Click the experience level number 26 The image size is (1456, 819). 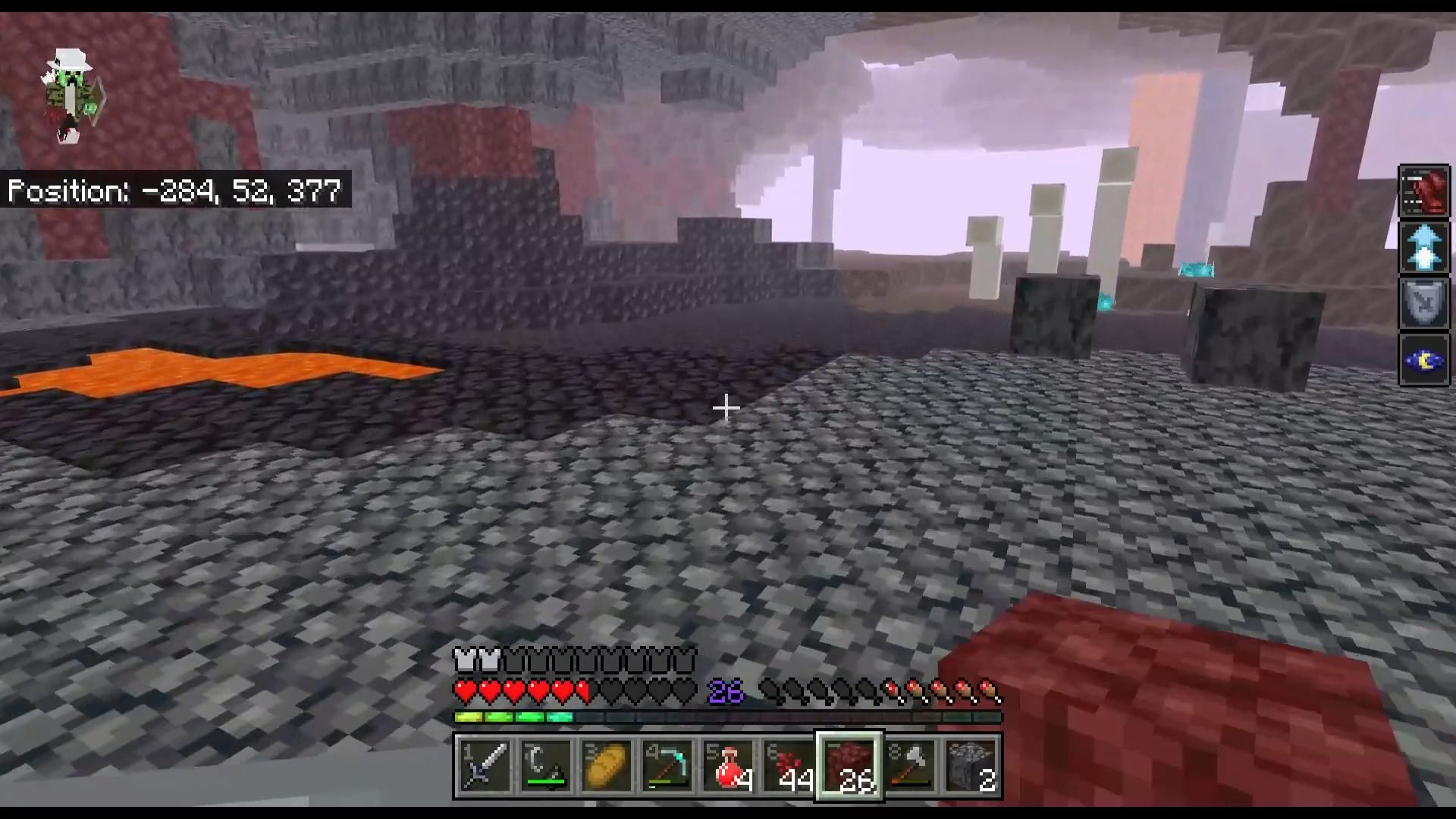pos(726,692)
